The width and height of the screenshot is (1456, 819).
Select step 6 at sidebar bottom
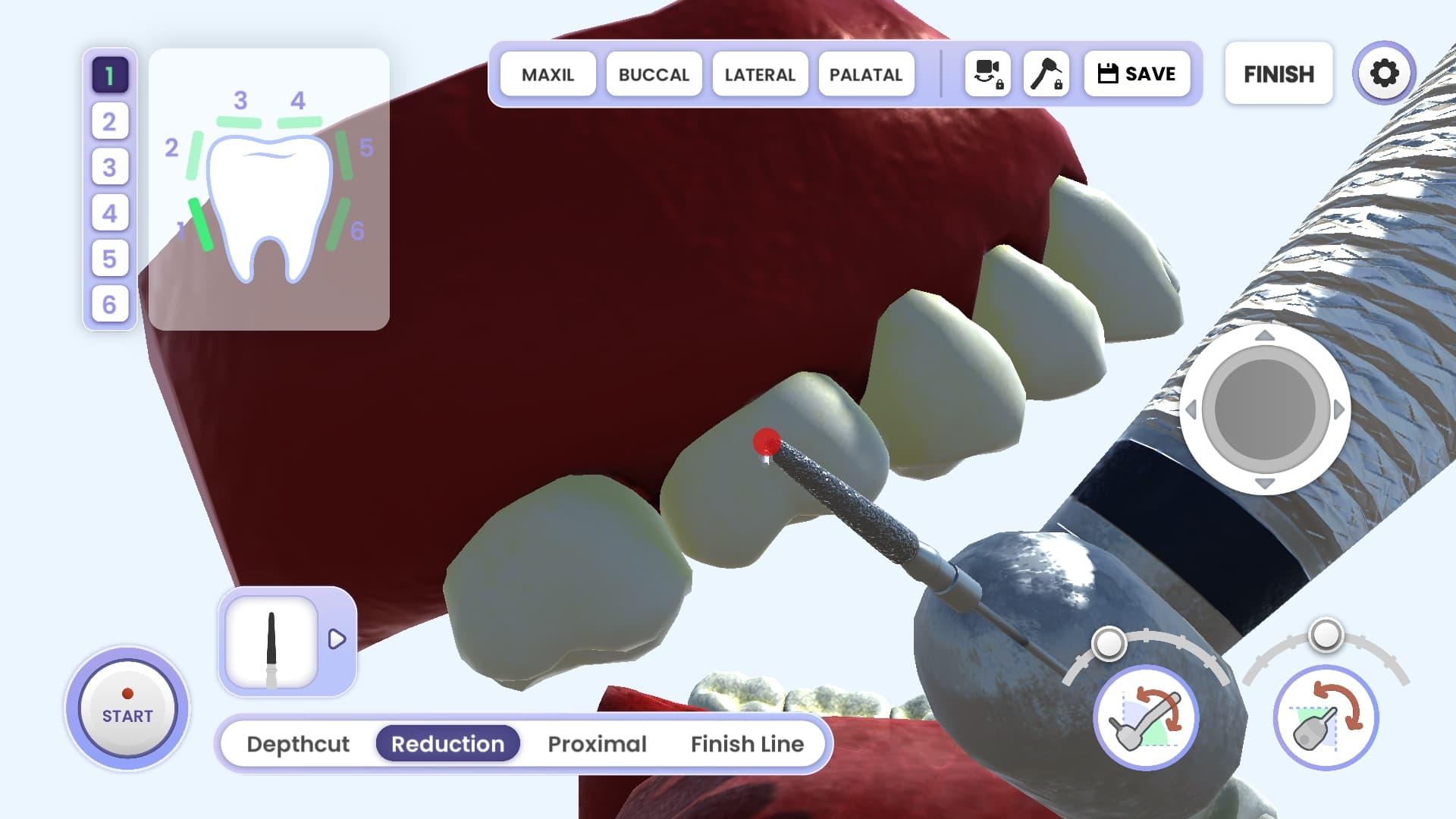pos(109,304)
